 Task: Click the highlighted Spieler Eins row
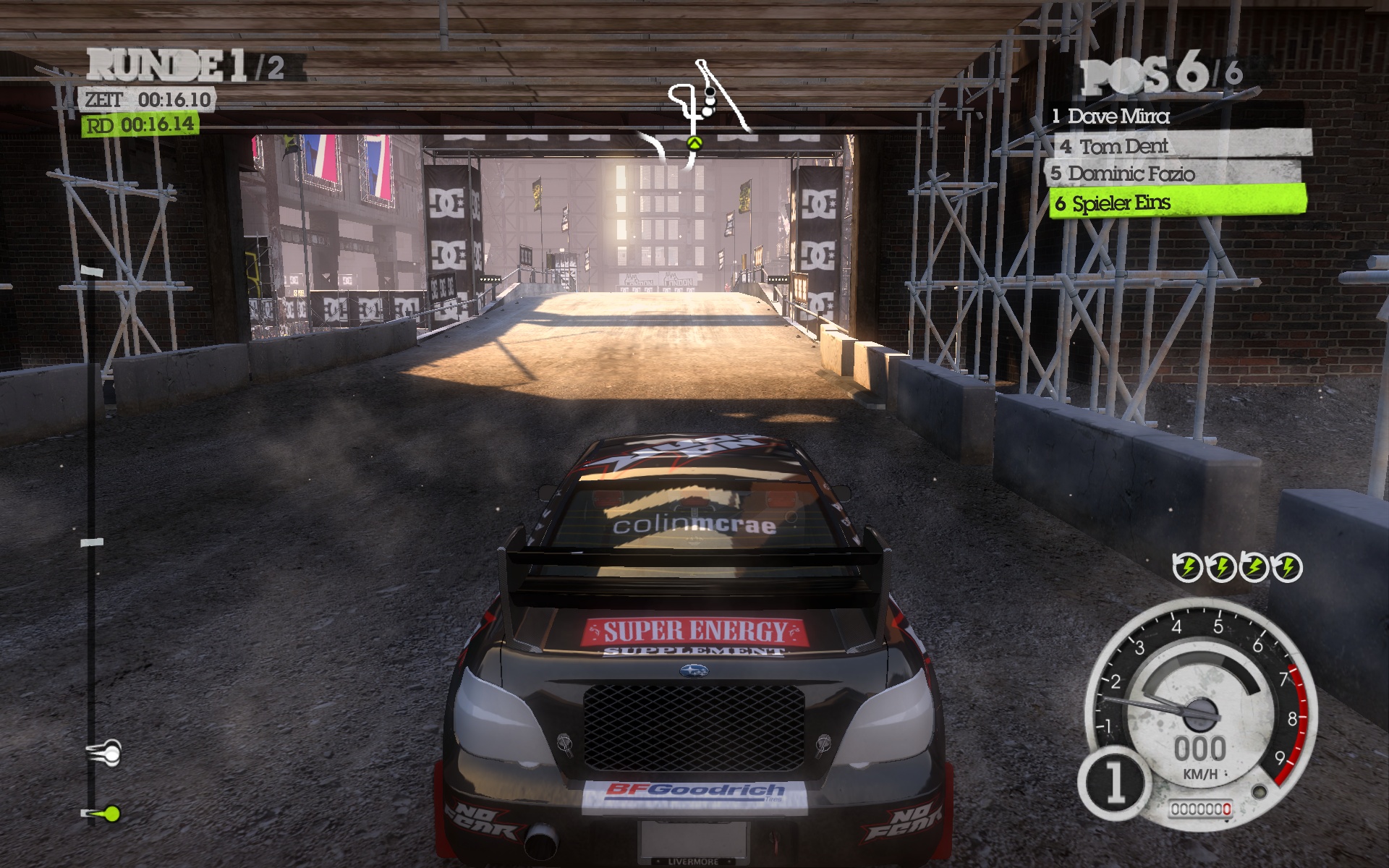click(1178, 203)
